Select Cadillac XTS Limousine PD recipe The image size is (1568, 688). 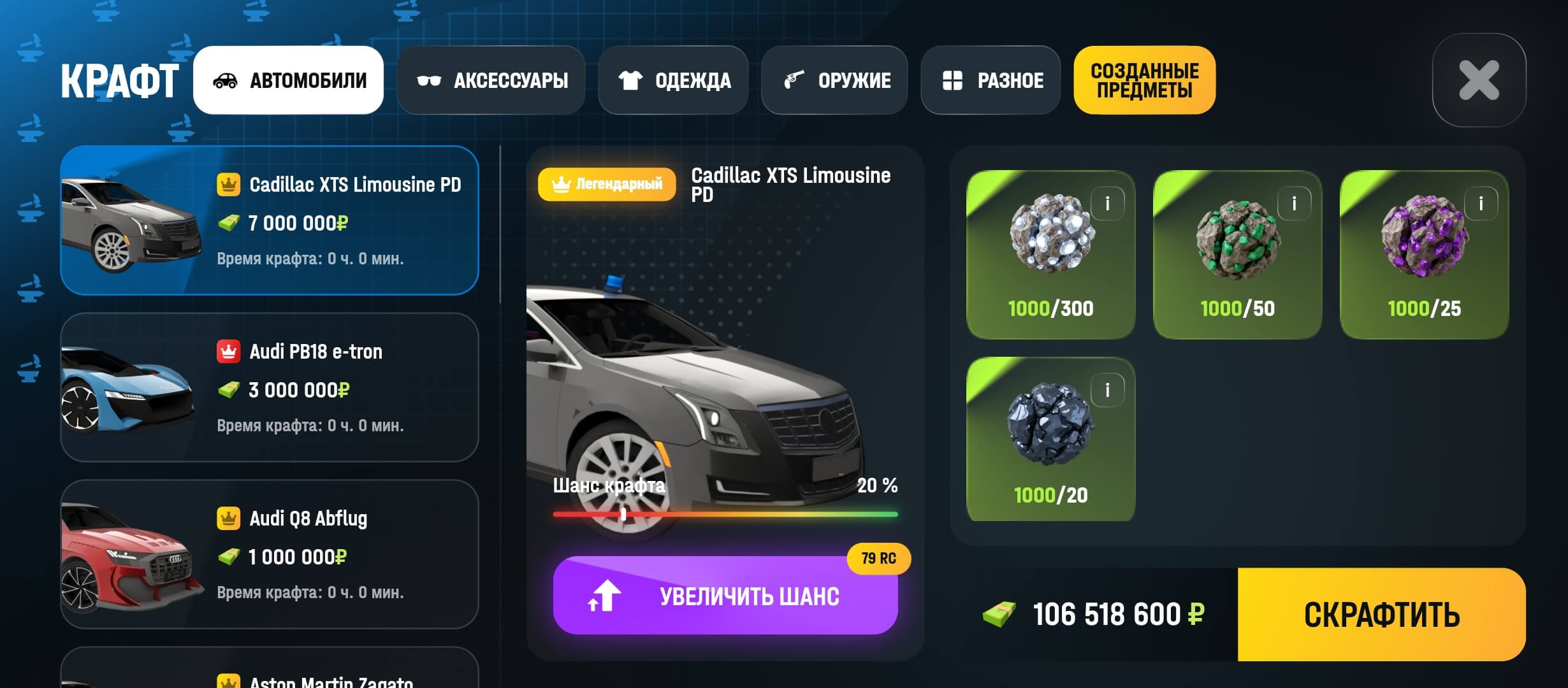tap(269, 220)
